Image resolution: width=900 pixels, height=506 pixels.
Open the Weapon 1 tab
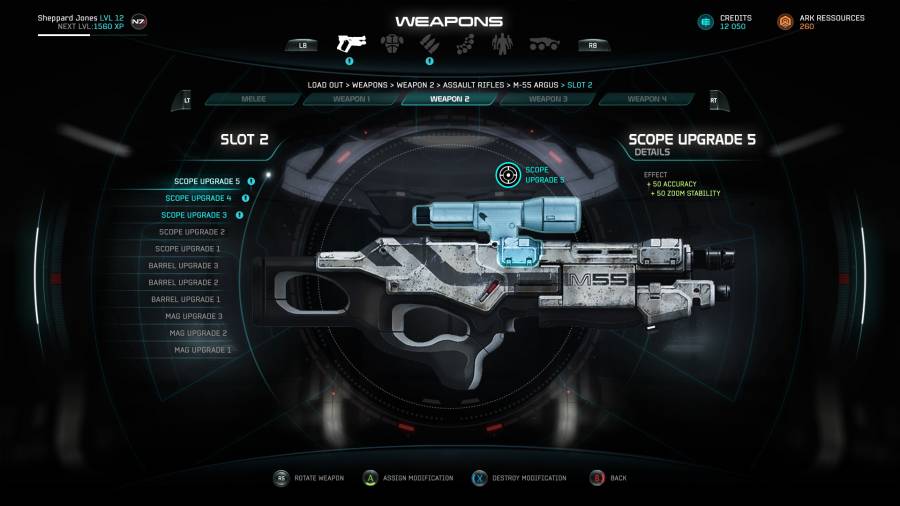[x=352, y=99]
